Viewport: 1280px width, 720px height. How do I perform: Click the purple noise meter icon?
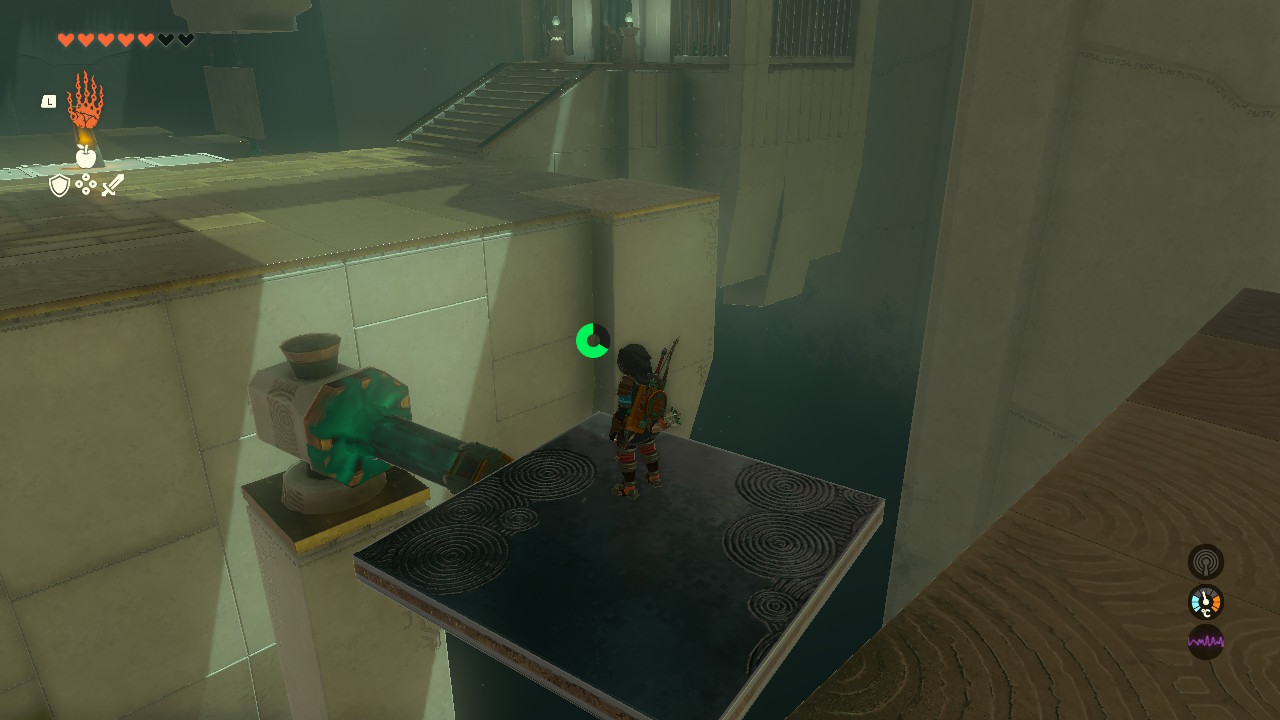pos(1205,641)
